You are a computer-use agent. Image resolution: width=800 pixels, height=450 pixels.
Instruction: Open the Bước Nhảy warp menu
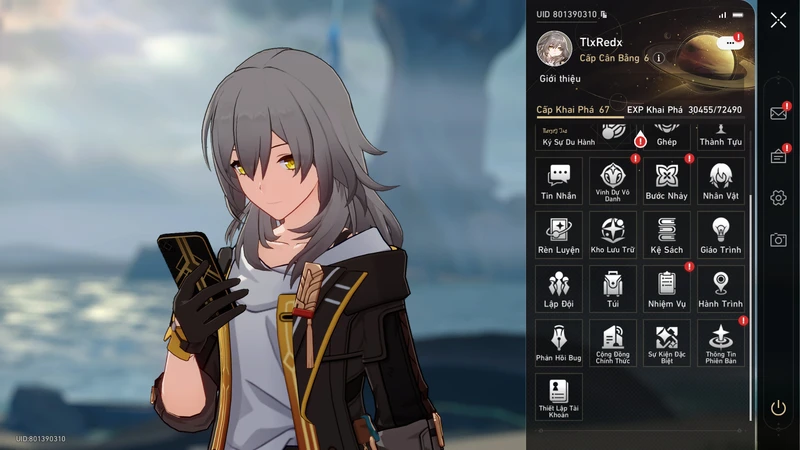[667, 180]
